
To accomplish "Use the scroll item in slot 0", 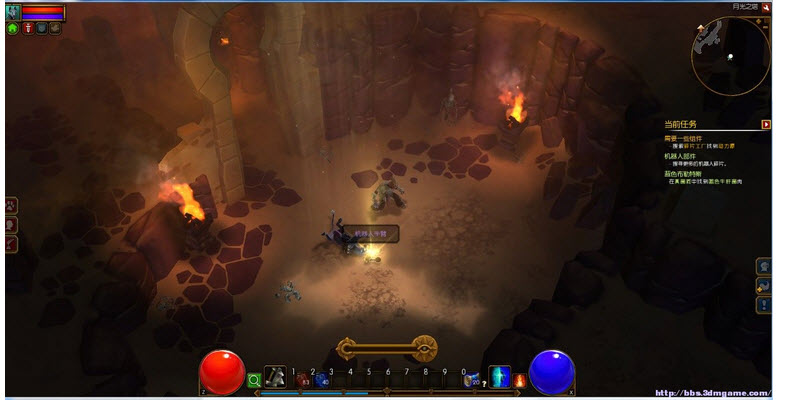I will pos(470,380).
